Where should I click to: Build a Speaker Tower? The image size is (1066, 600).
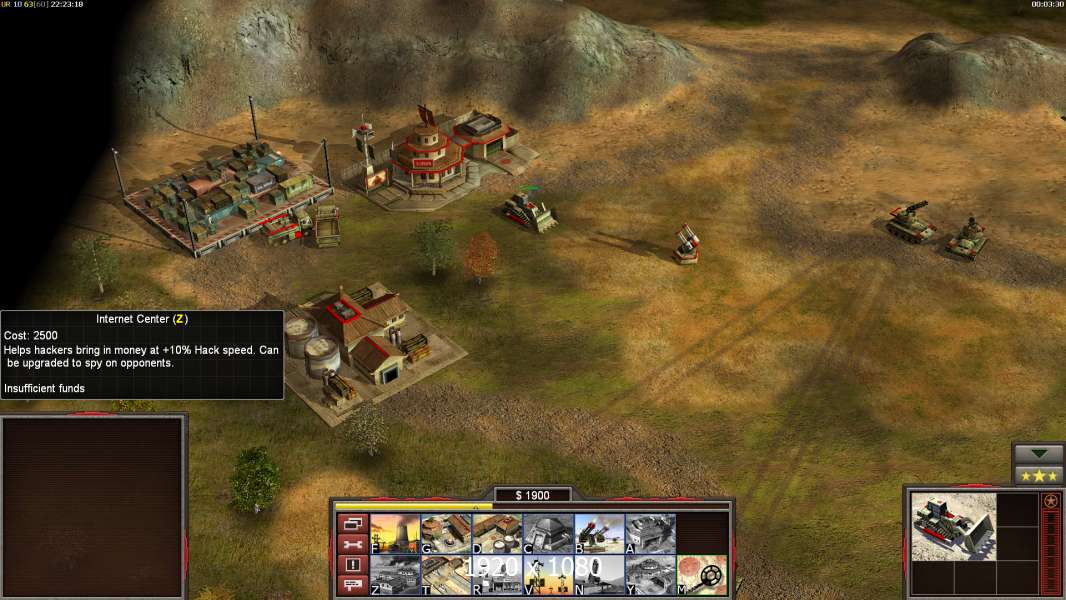(x=548, y=574)
